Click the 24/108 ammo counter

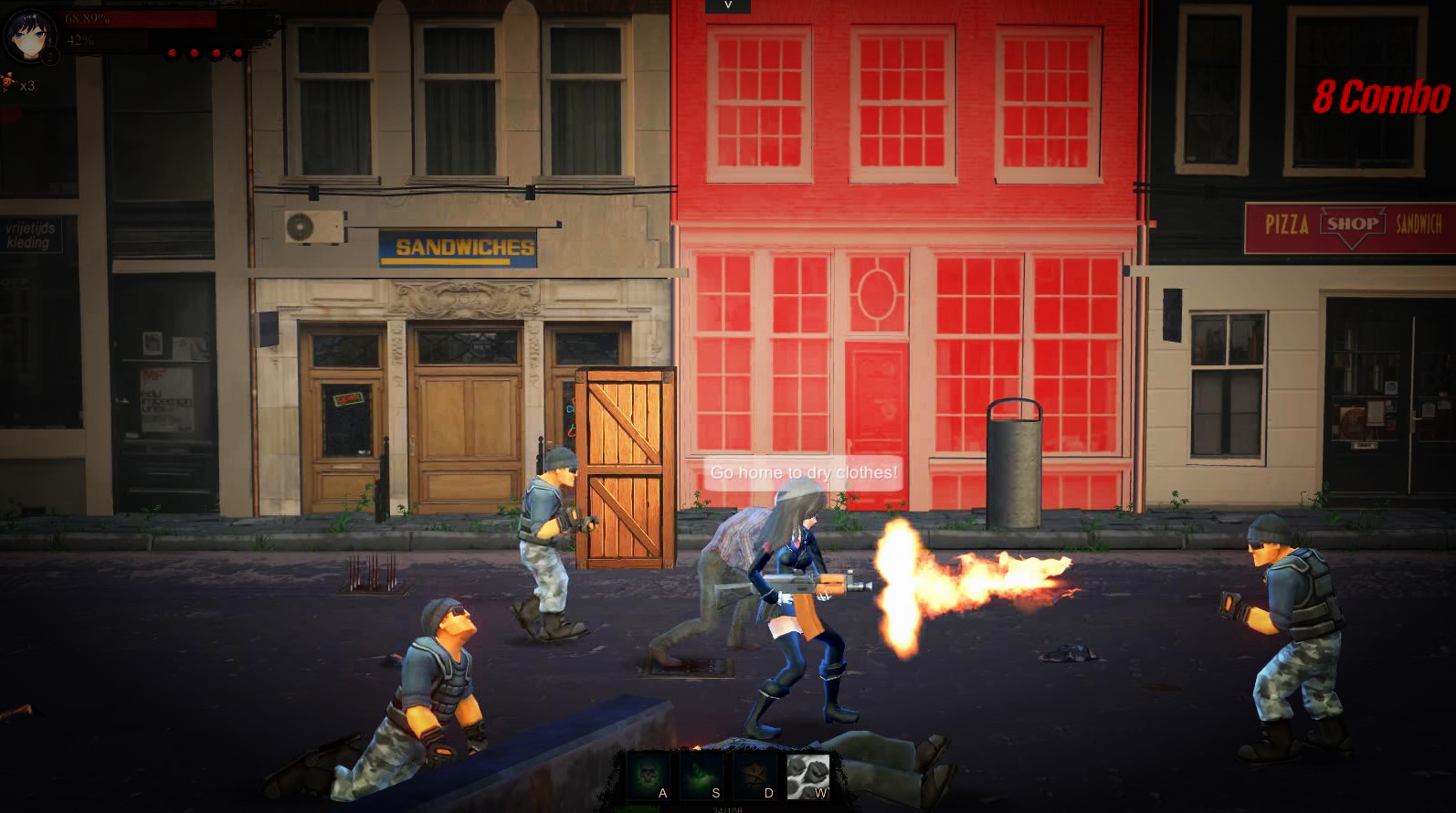tap(726, 808)
